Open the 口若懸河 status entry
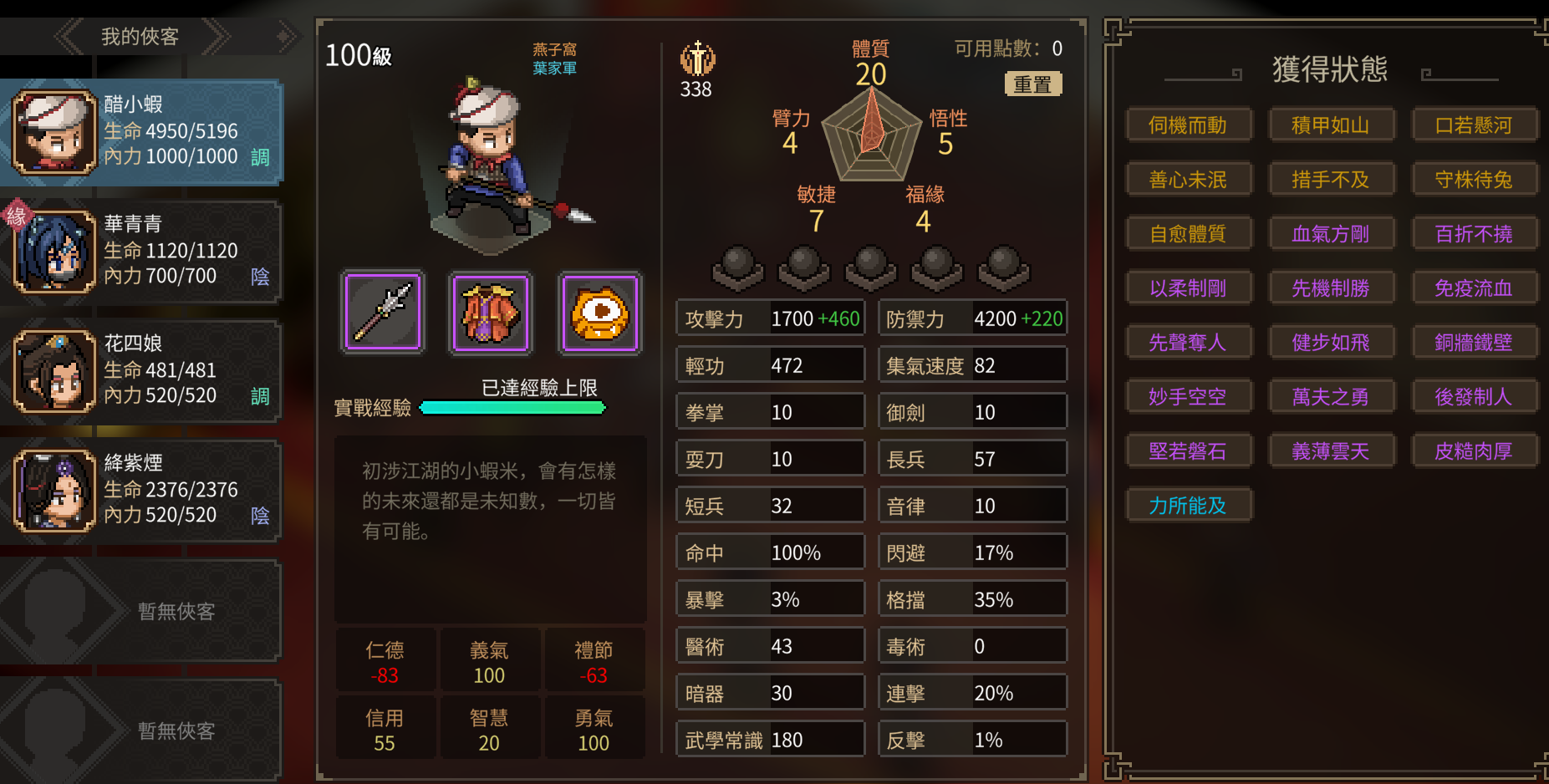This screenshot has width=1549, height=784. tap(1473, 125)
